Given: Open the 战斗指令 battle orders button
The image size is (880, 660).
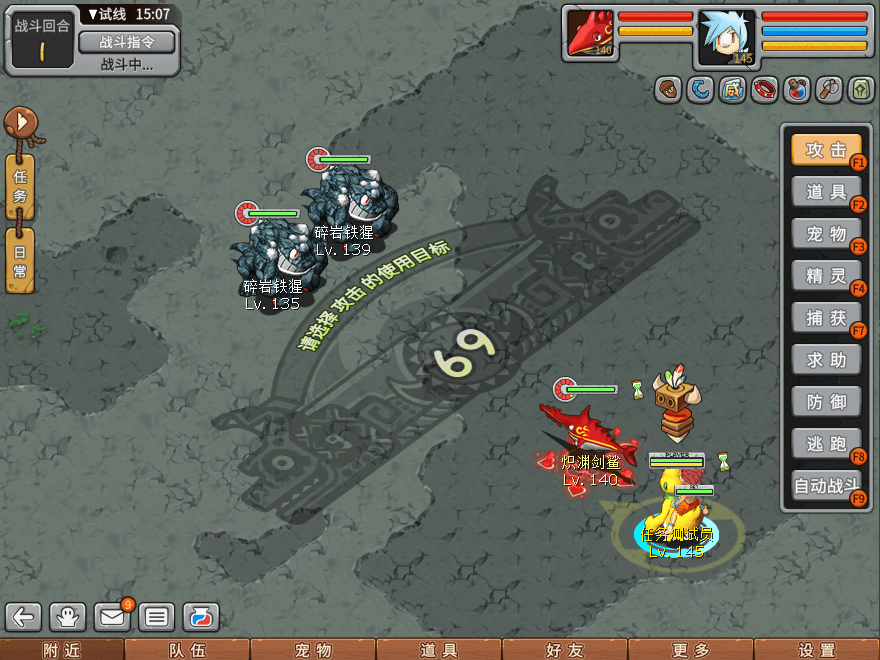Looking at the screenshot, I should coord(126,42).
